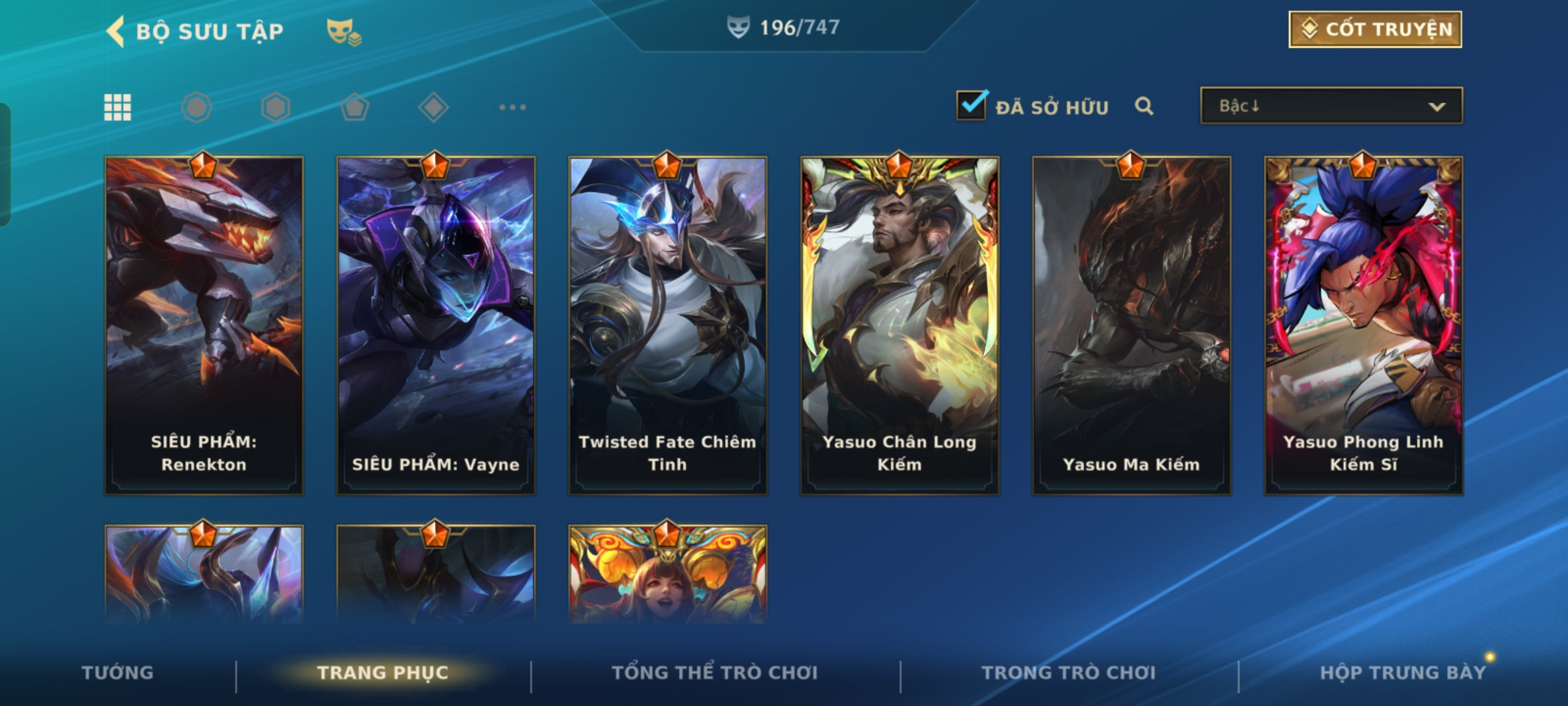
Task: Select the SIÊU PHẨM: Vayne skin card
Action: 436,326
